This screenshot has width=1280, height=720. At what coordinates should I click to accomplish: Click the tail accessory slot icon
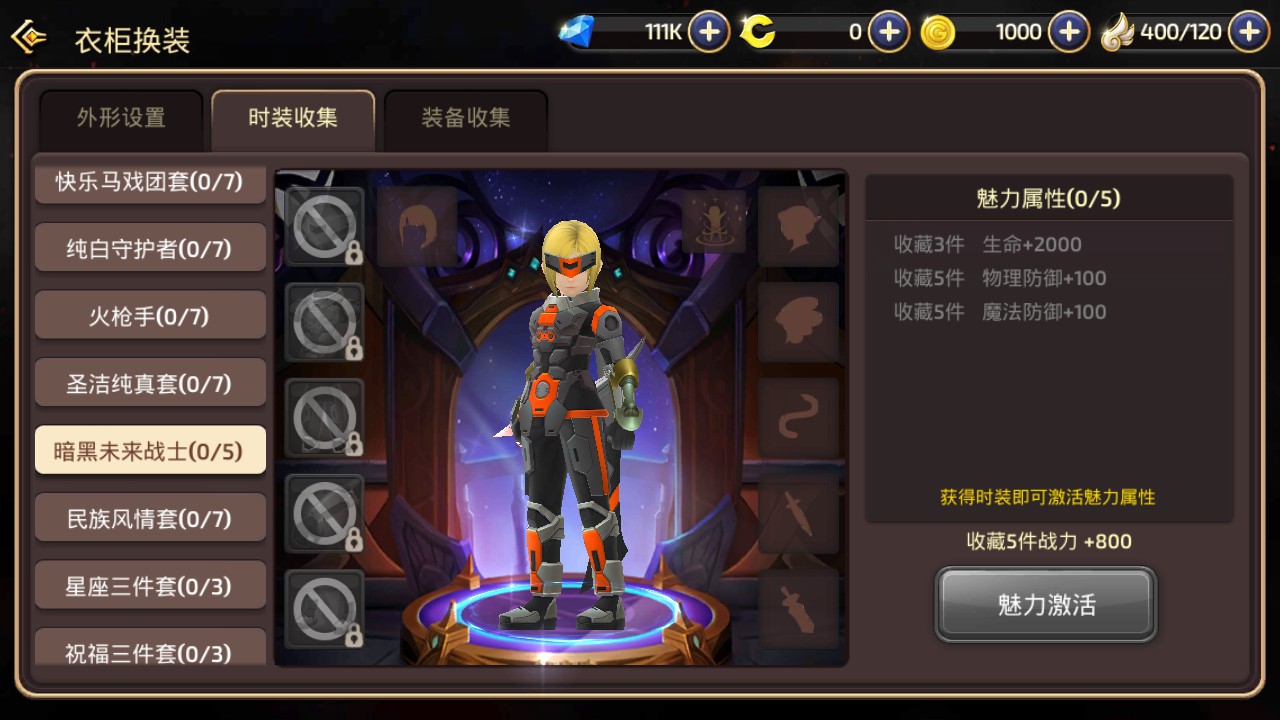point(798,418)
